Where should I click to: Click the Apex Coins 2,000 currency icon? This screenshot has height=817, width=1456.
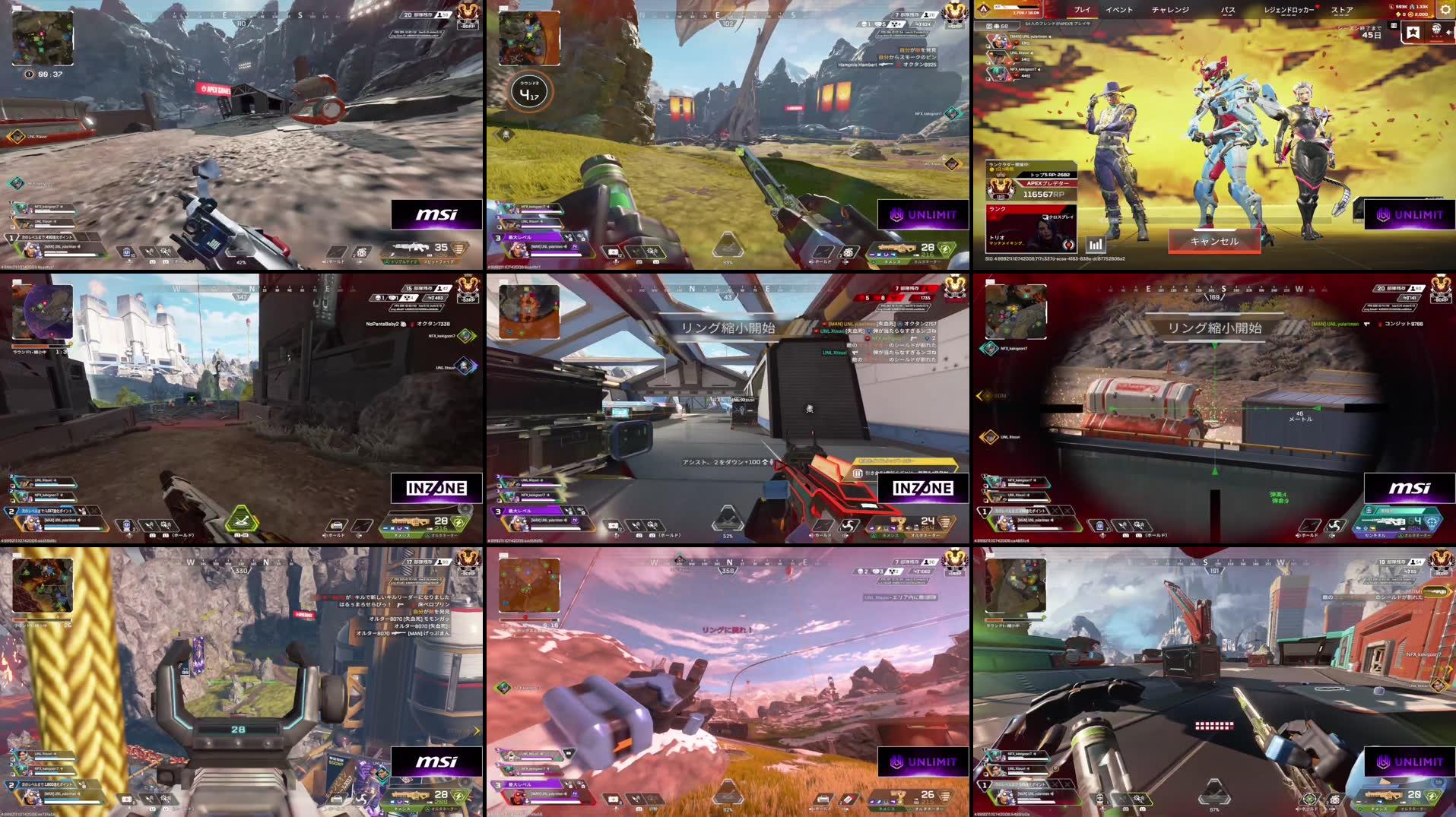click(x=1410, y=14)
